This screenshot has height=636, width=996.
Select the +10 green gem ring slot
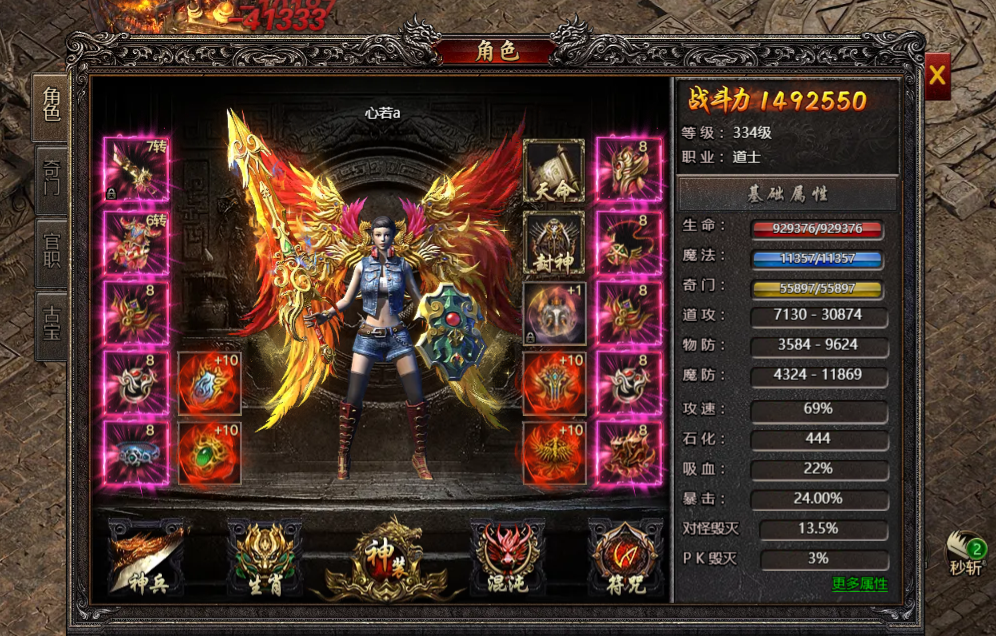[x=209, y=453]
